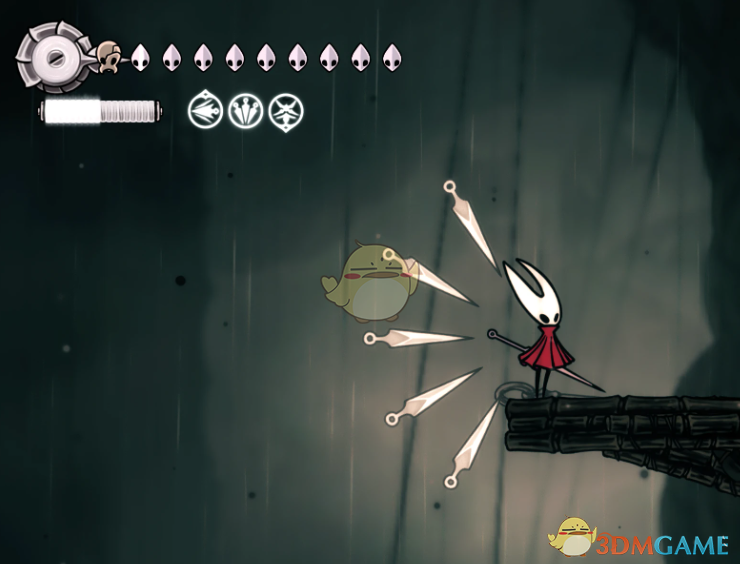Click the circular silk spool emblem
Screen dimensions: 740x564
50,58
